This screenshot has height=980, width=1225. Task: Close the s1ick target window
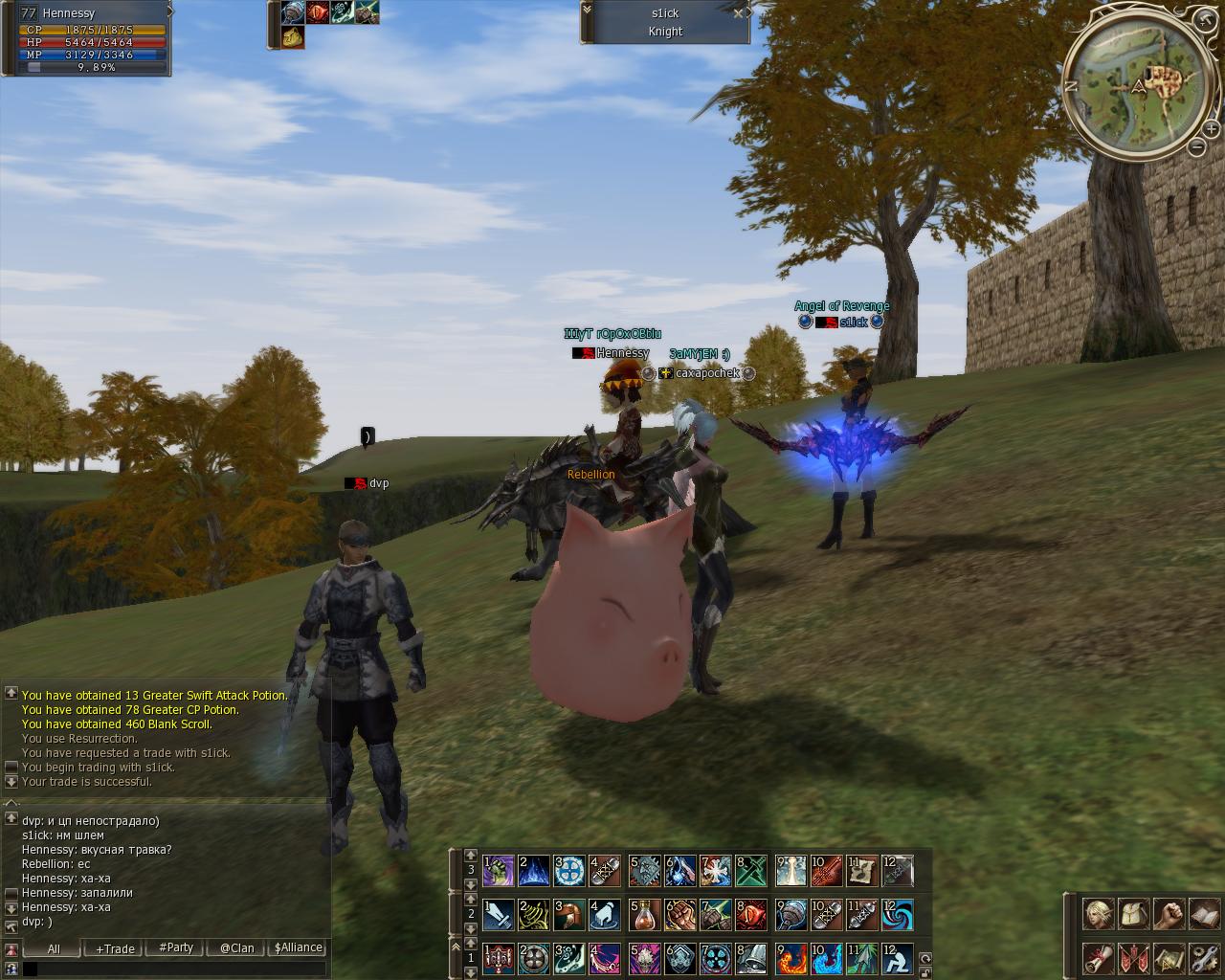[x=738, y=13]
